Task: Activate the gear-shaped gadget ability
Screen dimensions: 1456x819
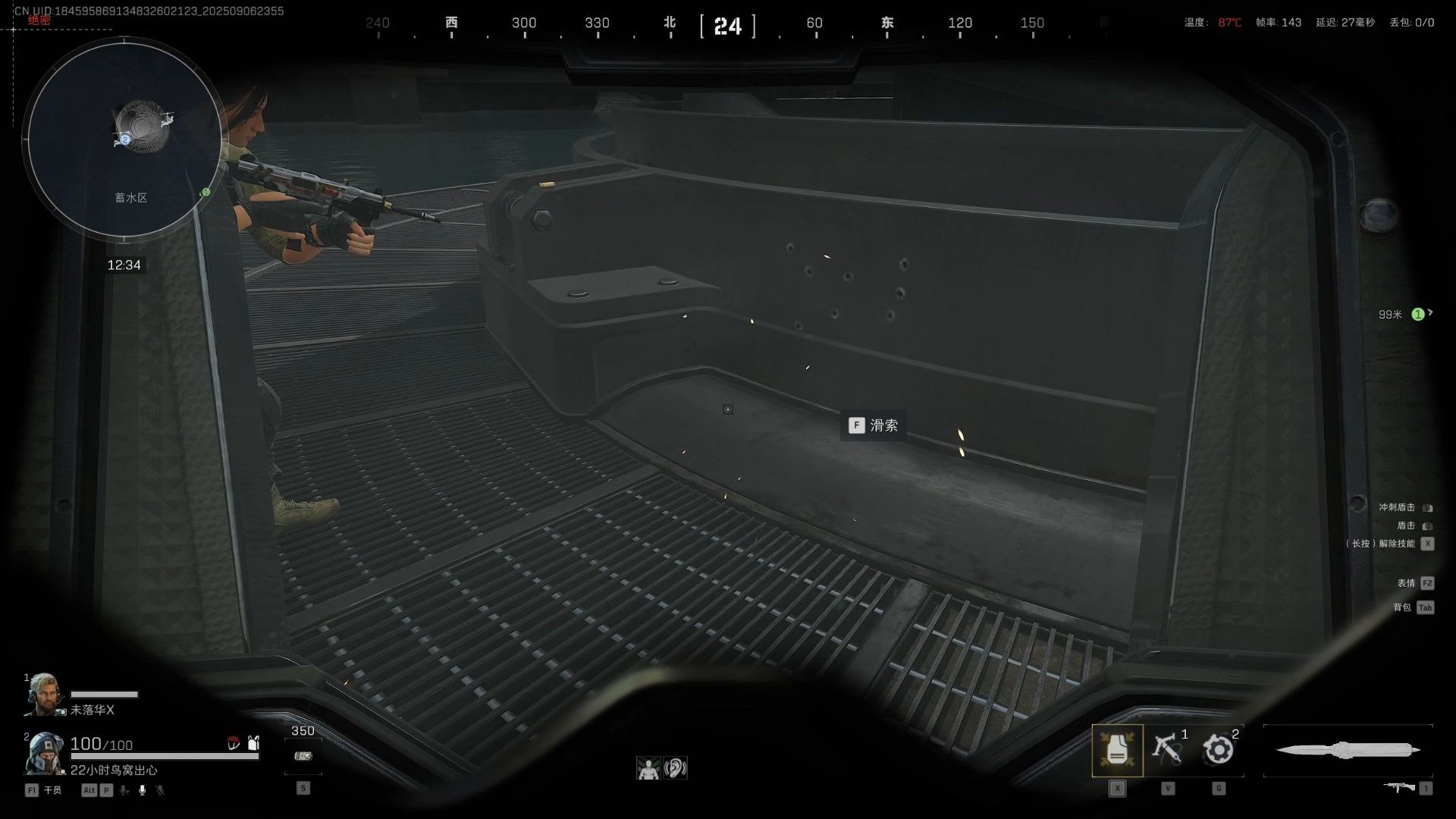Action: tap(1219, 750)
